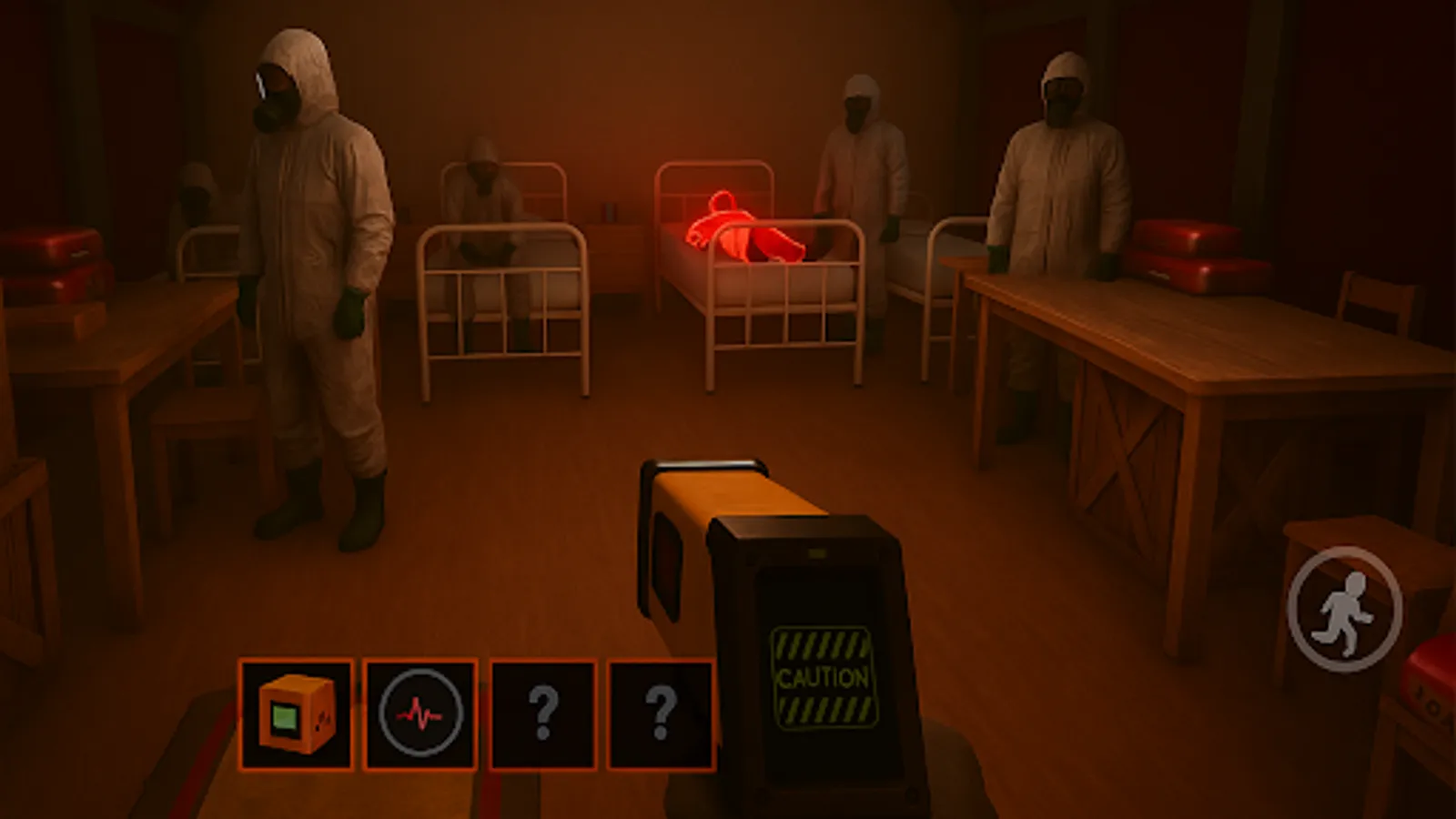Equip the heartbeat monitor from the hotbar

point(419,712)
